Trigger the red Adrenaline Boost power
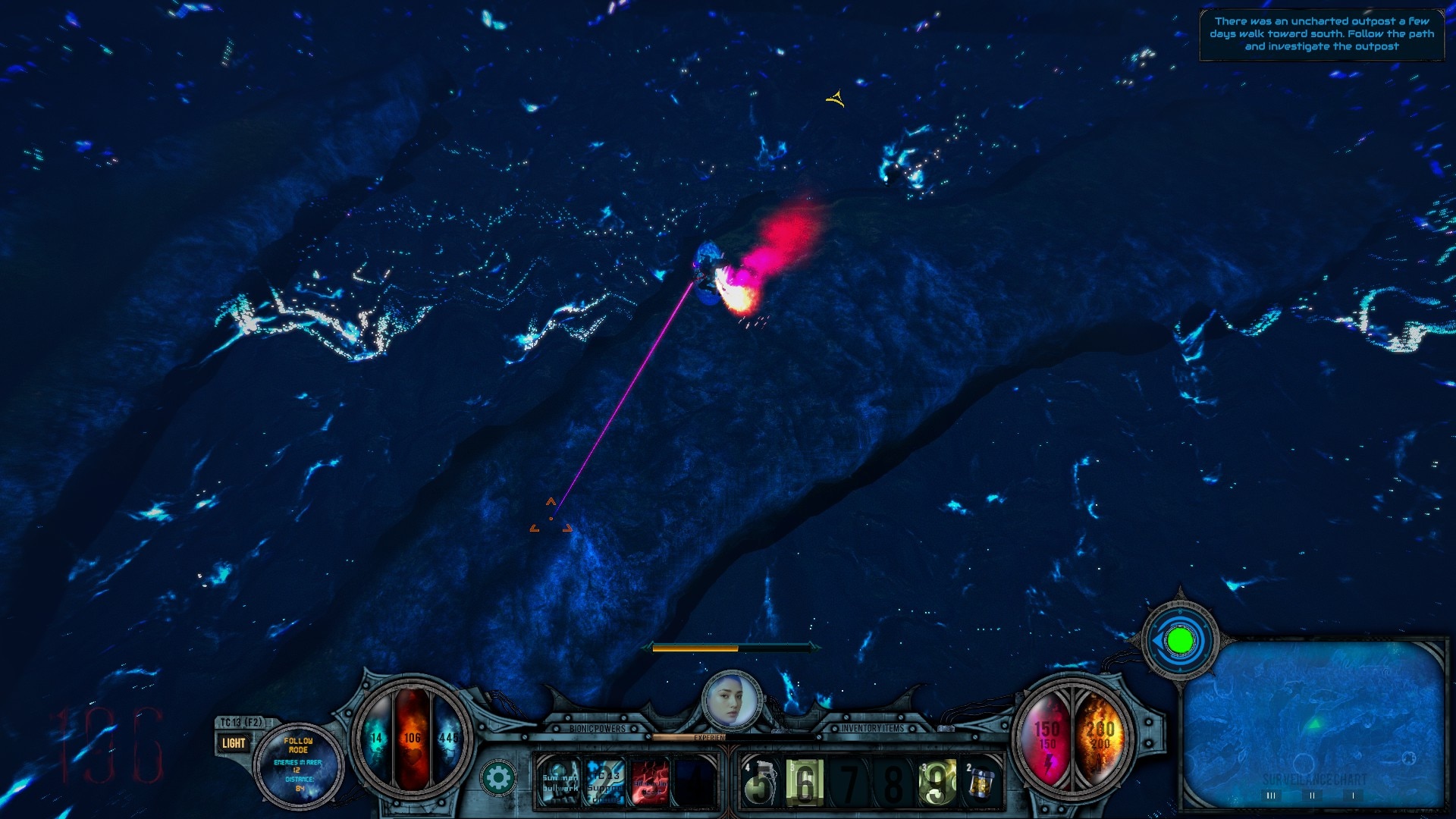Image resolution: width=1456 pixels, height=819 pixels. click(x=650, y=782)
